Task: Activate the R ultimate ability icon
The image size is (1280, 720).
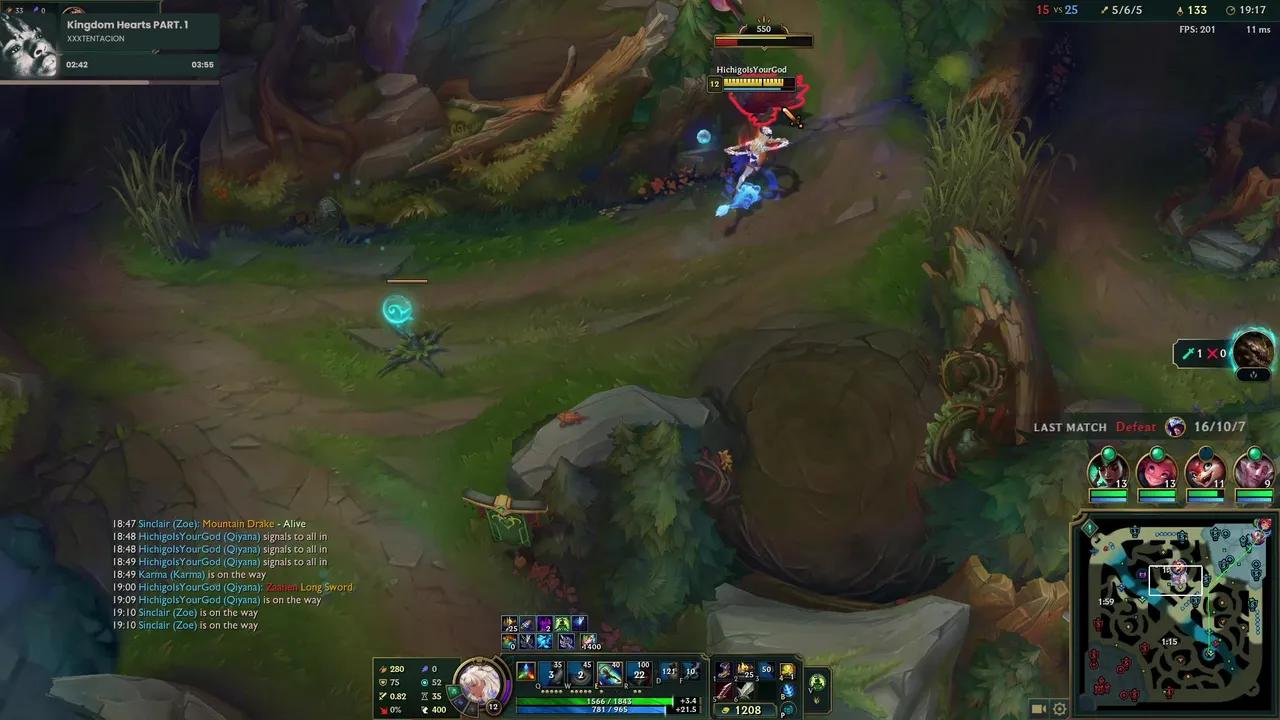Action: point(639,673)
